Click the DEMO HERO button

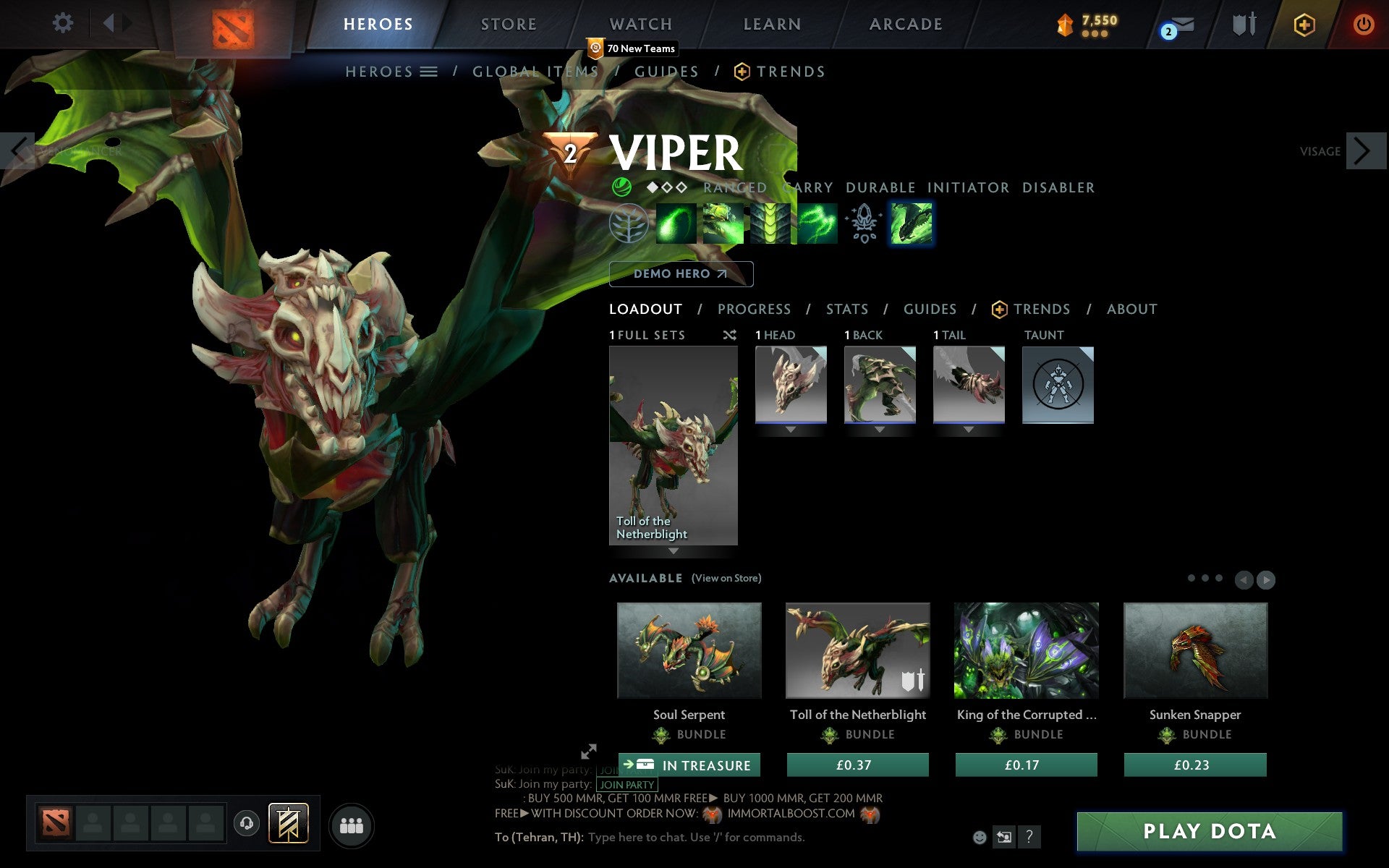coord(681,274)
